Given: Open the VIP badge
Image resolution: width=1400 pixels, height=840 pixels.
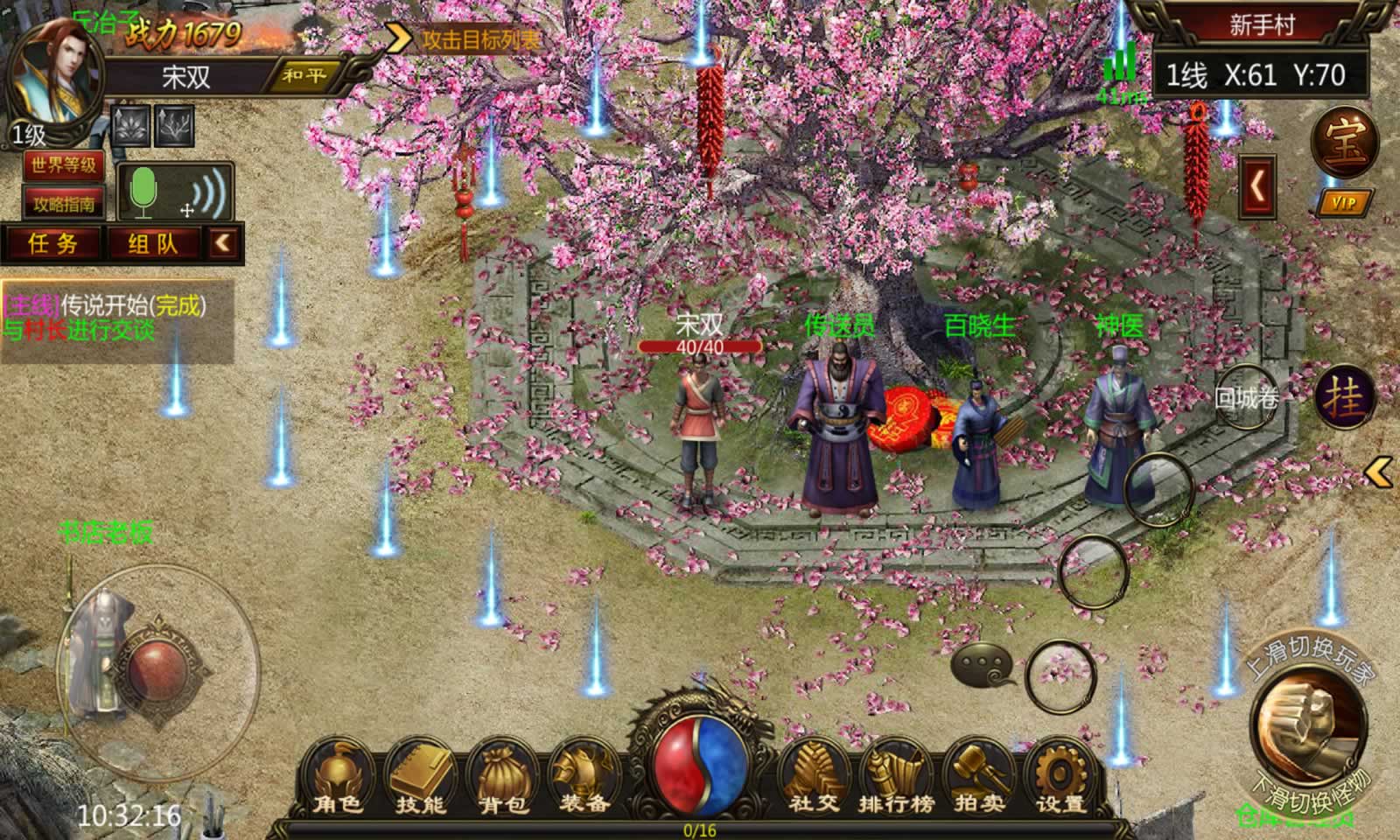Looking at the screenshot, I should tap(1343, 203).
